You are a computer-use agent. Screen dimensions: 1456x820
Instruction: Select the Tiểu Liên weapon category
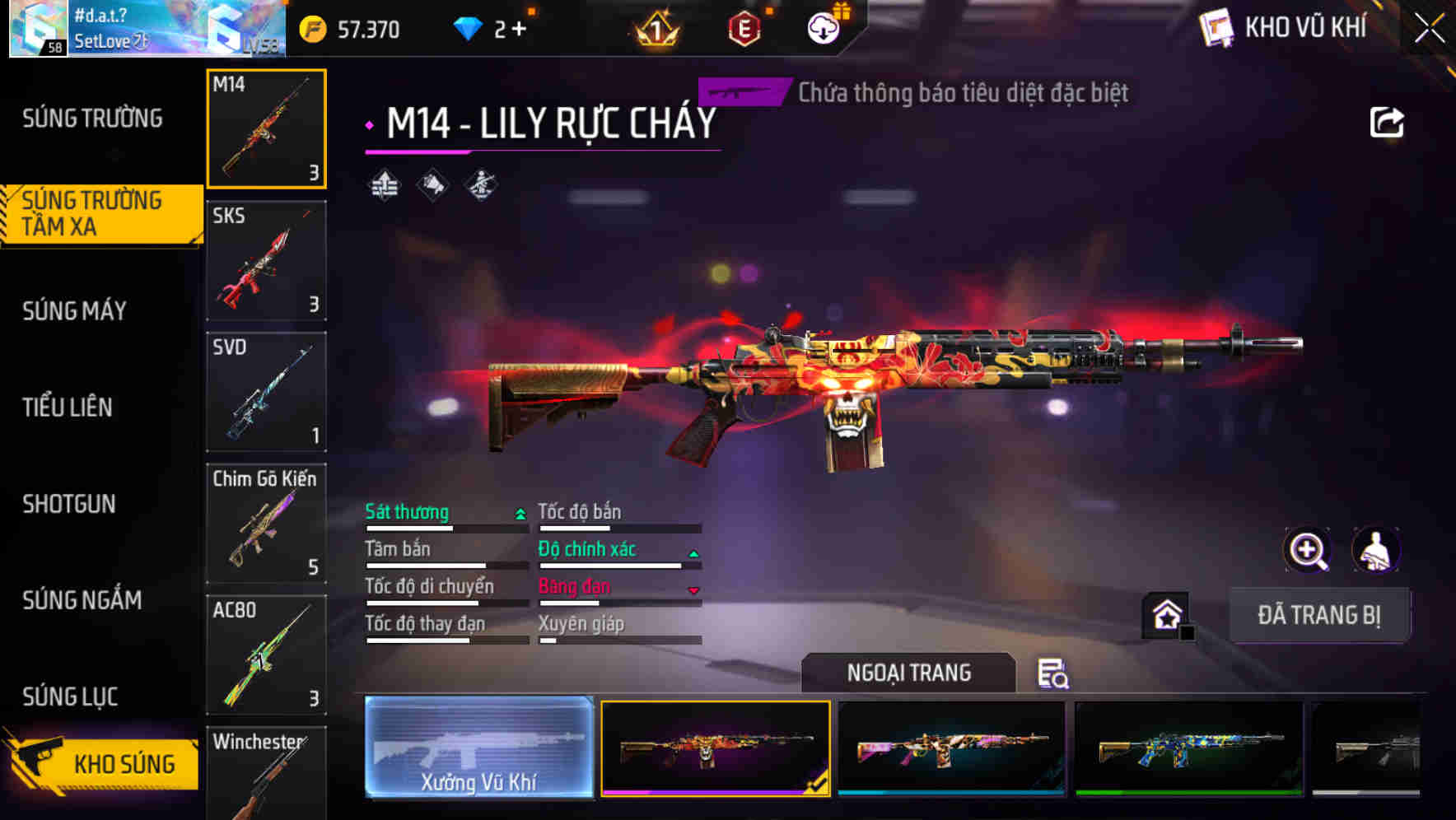[x=70, y=407]
